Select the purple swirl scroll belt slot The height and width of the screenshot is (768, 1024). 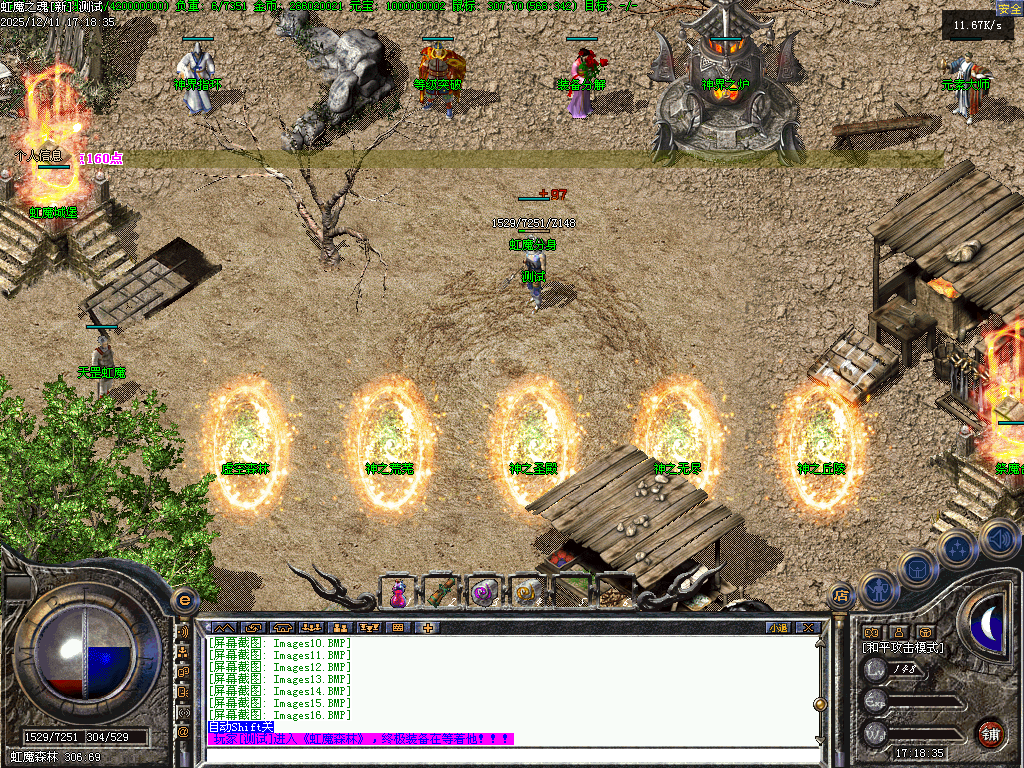click(x=483, y=593)
